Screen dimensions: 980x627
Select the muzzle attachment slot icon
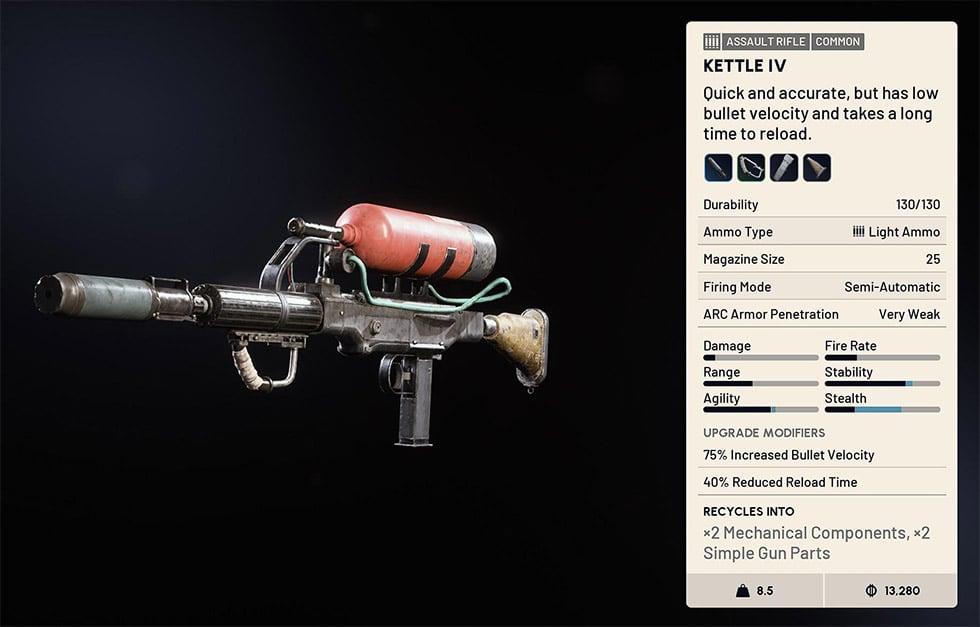pos(718,167)
